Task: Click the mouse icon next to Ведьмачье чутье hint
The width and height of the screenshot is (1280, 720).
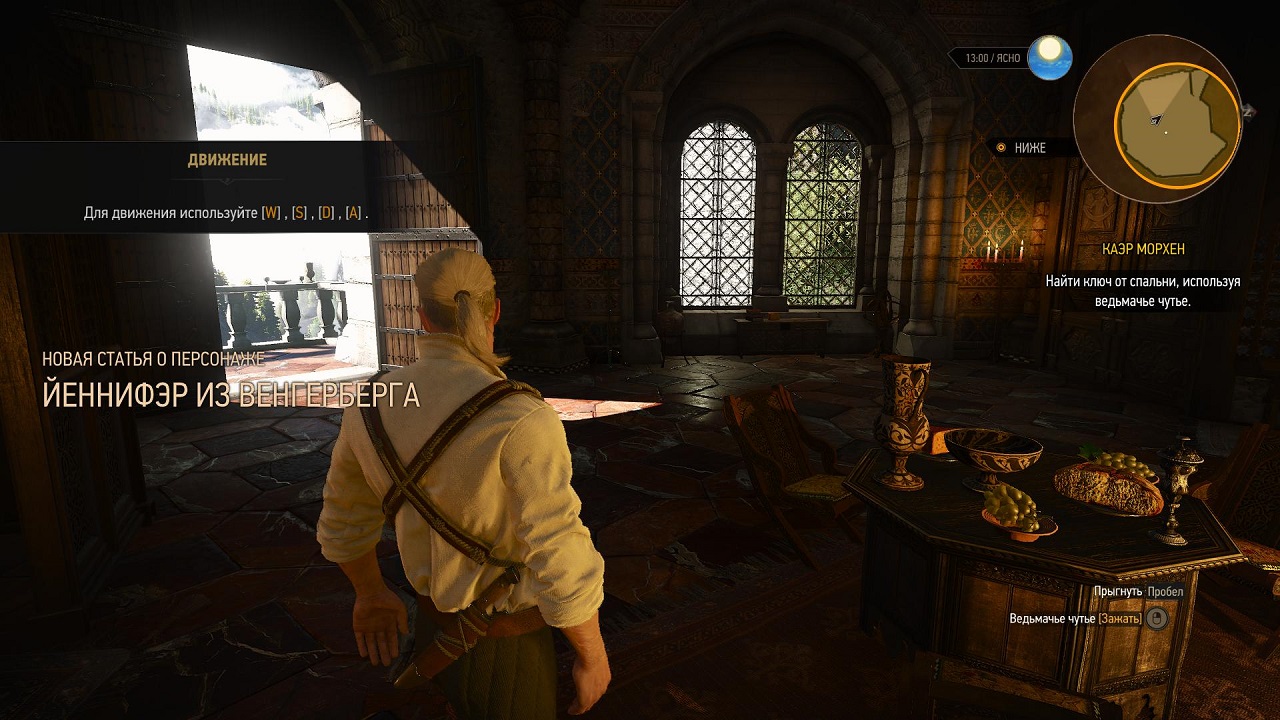Action: pos(1157,618)
